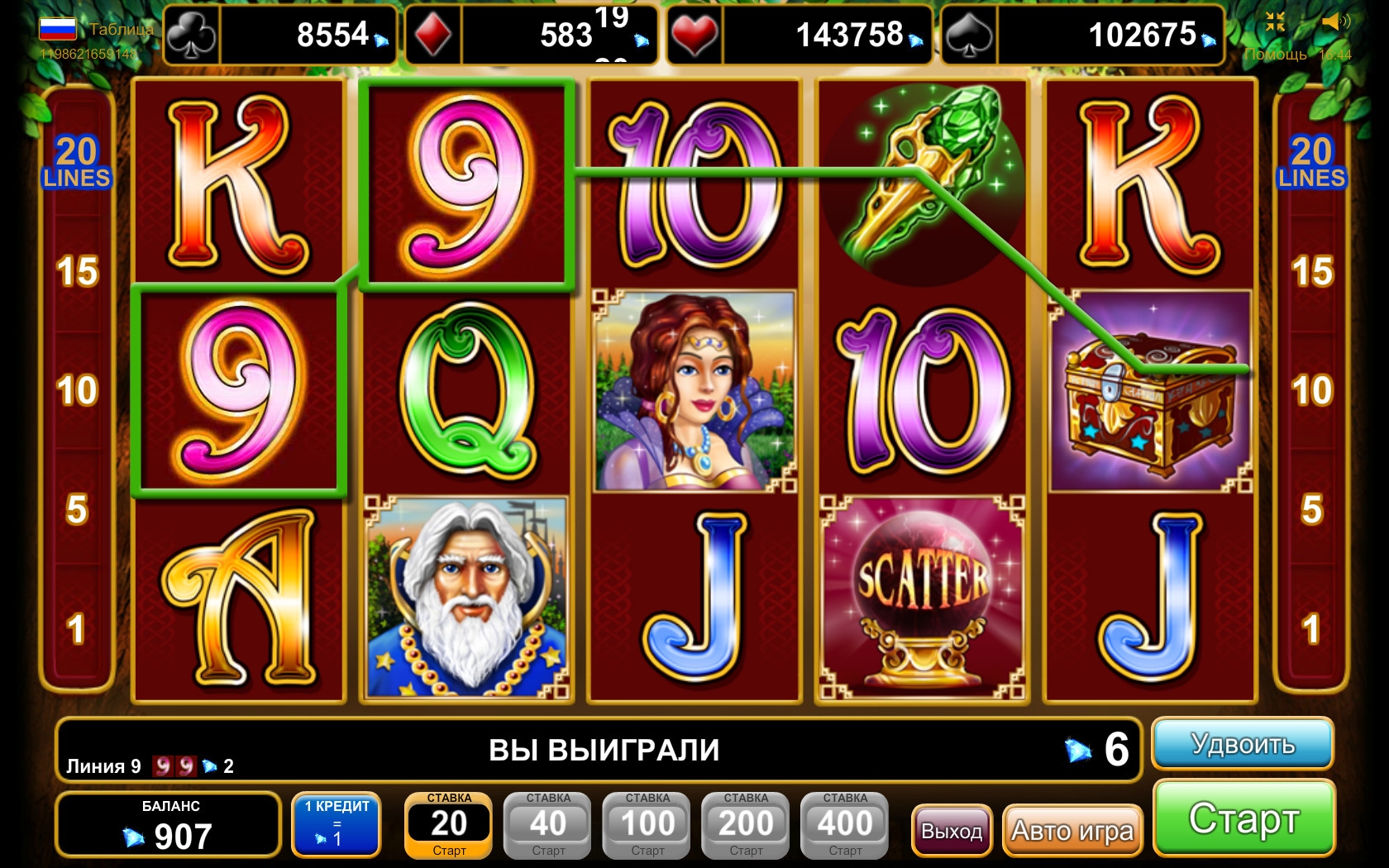Spin the reels with the green Старт button
Image resolution: width=1389 pixels, height=868 pixels.
tap(1243, 818)
